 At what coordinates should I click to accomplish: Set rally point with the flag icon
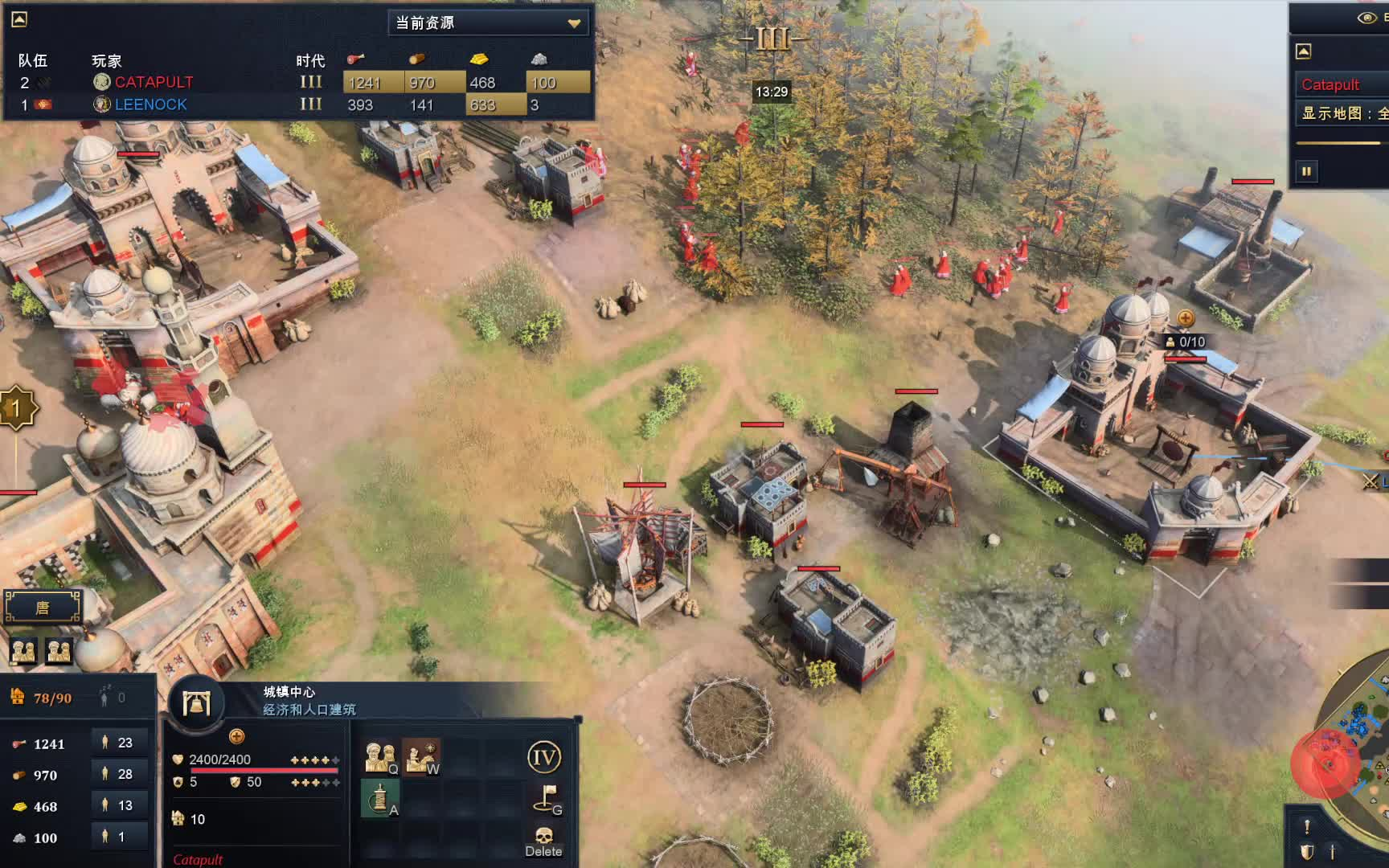(547, 799)
